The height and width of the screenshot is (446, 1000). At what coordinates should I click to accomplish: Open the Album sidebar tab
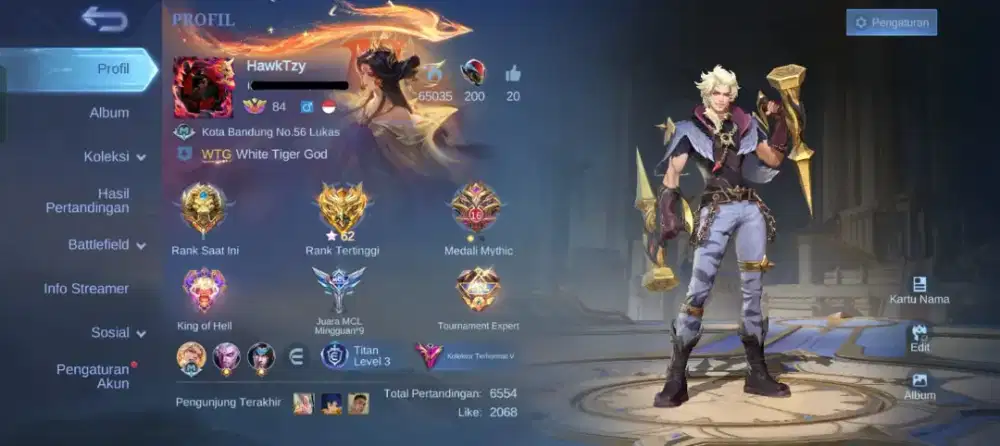(109, 113)
